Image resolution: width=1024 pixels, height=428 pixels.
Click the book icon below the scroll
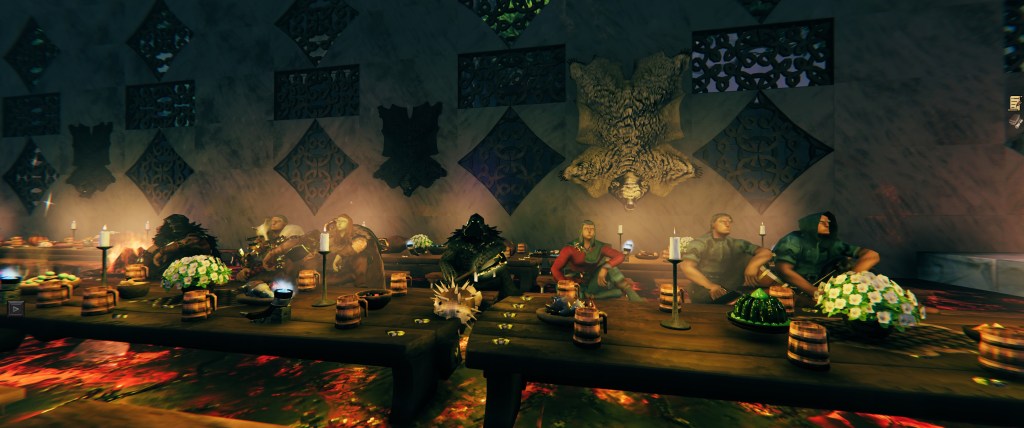(1016, 121)
